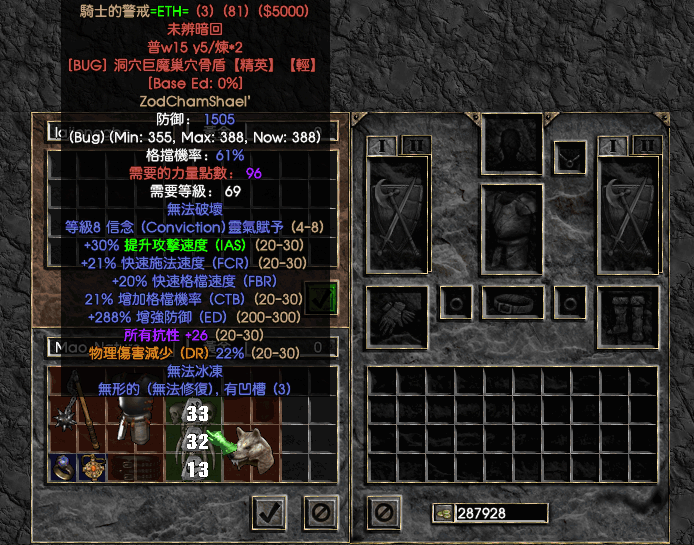Switch to weapon set II above right weapon
Image resolution: width=694 pixels, height=545 pixels.
tap(646, 146)
